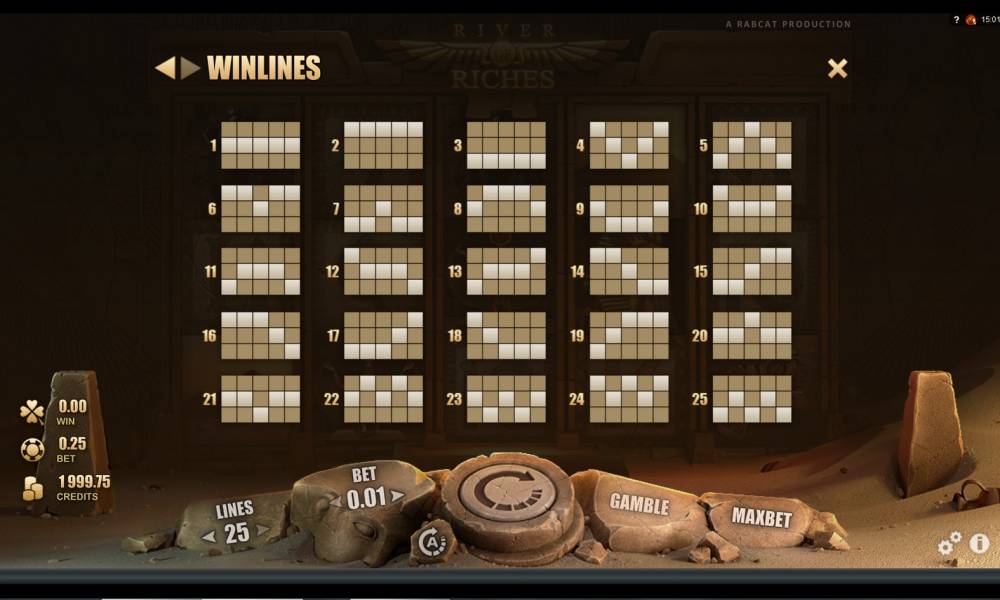The width and height of the screenshot is (1000, 600).
Task: Open the Gamble feature
Action: 638,504
